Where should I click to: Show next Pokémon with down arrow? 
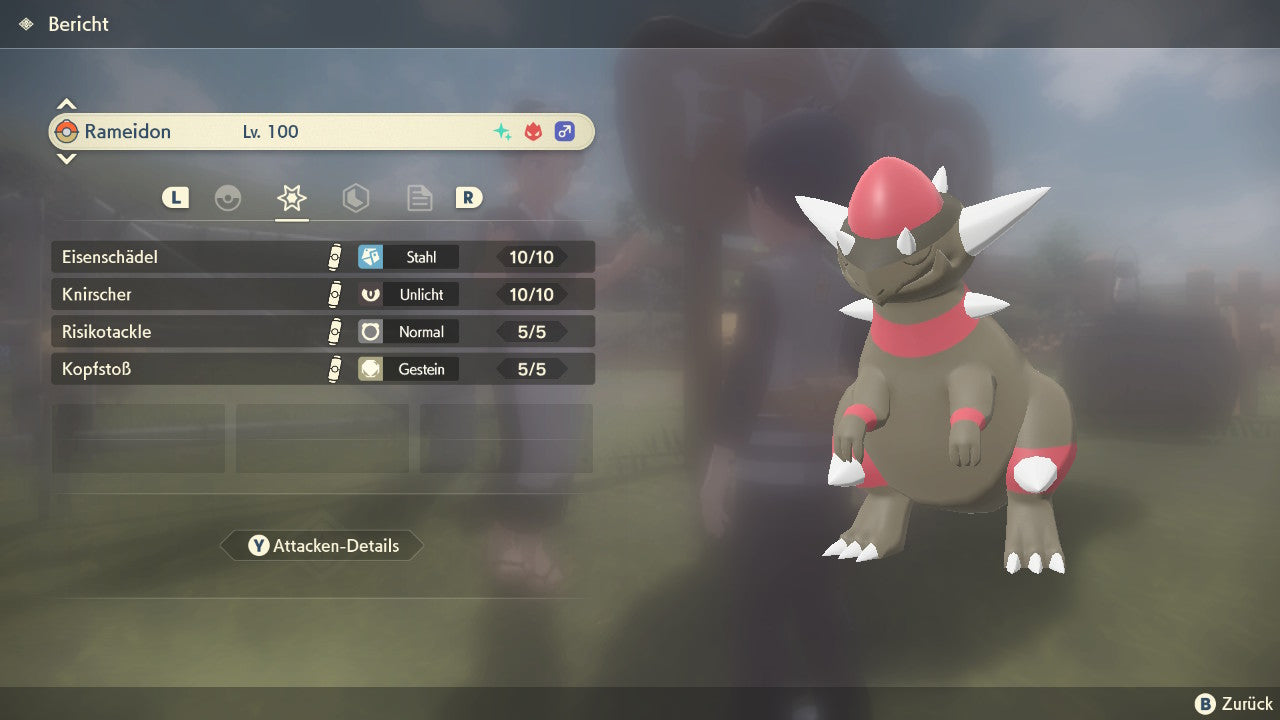(66, 158)
